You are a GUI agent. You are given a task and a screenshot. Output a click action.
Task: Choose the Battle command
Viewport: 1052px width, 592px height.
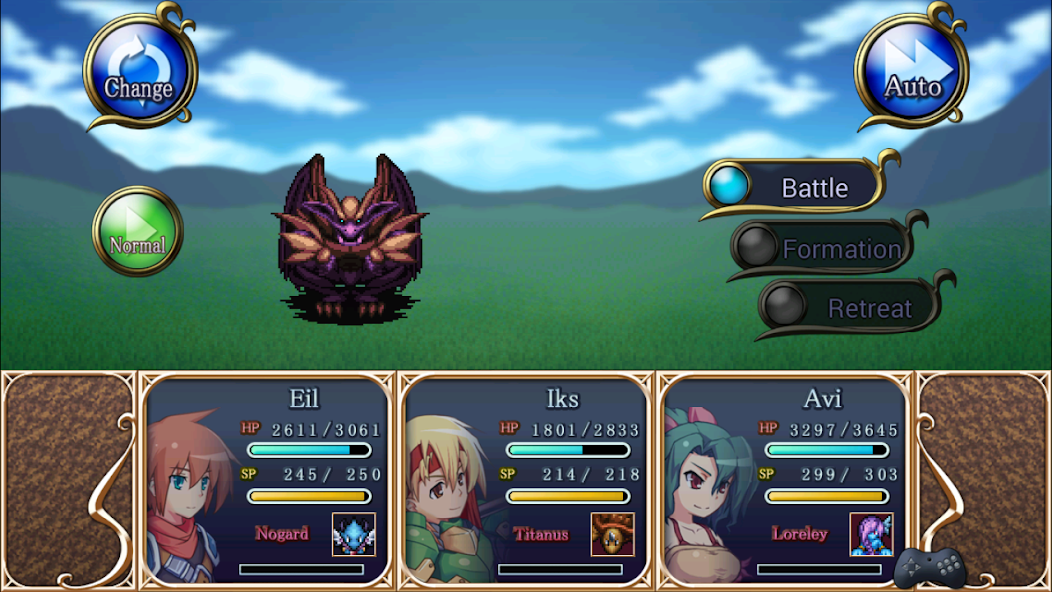coord(797,187)
